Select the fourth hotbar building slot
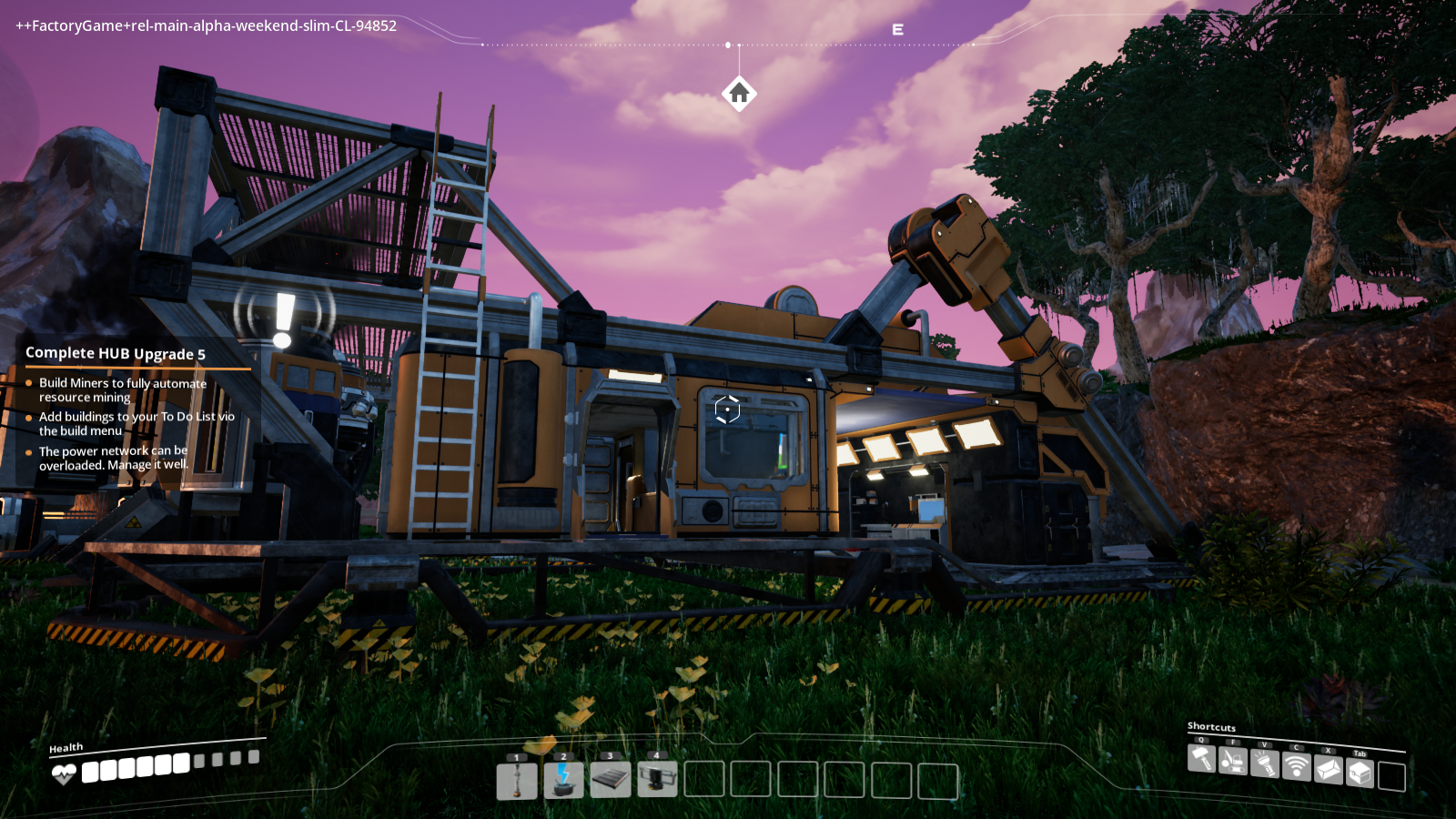This screenshot has width=1456, height=819. pos(657,780)
